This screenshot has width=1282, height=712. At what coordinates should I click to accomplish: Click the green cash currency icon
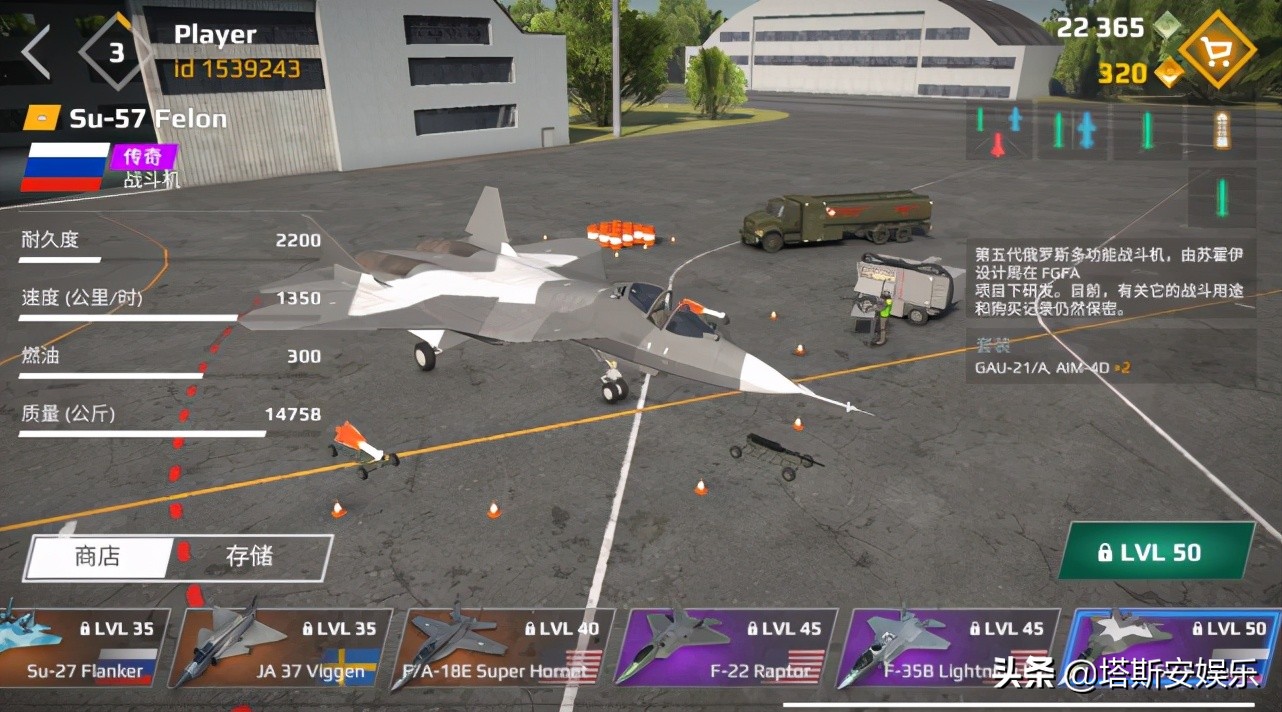1166,27
